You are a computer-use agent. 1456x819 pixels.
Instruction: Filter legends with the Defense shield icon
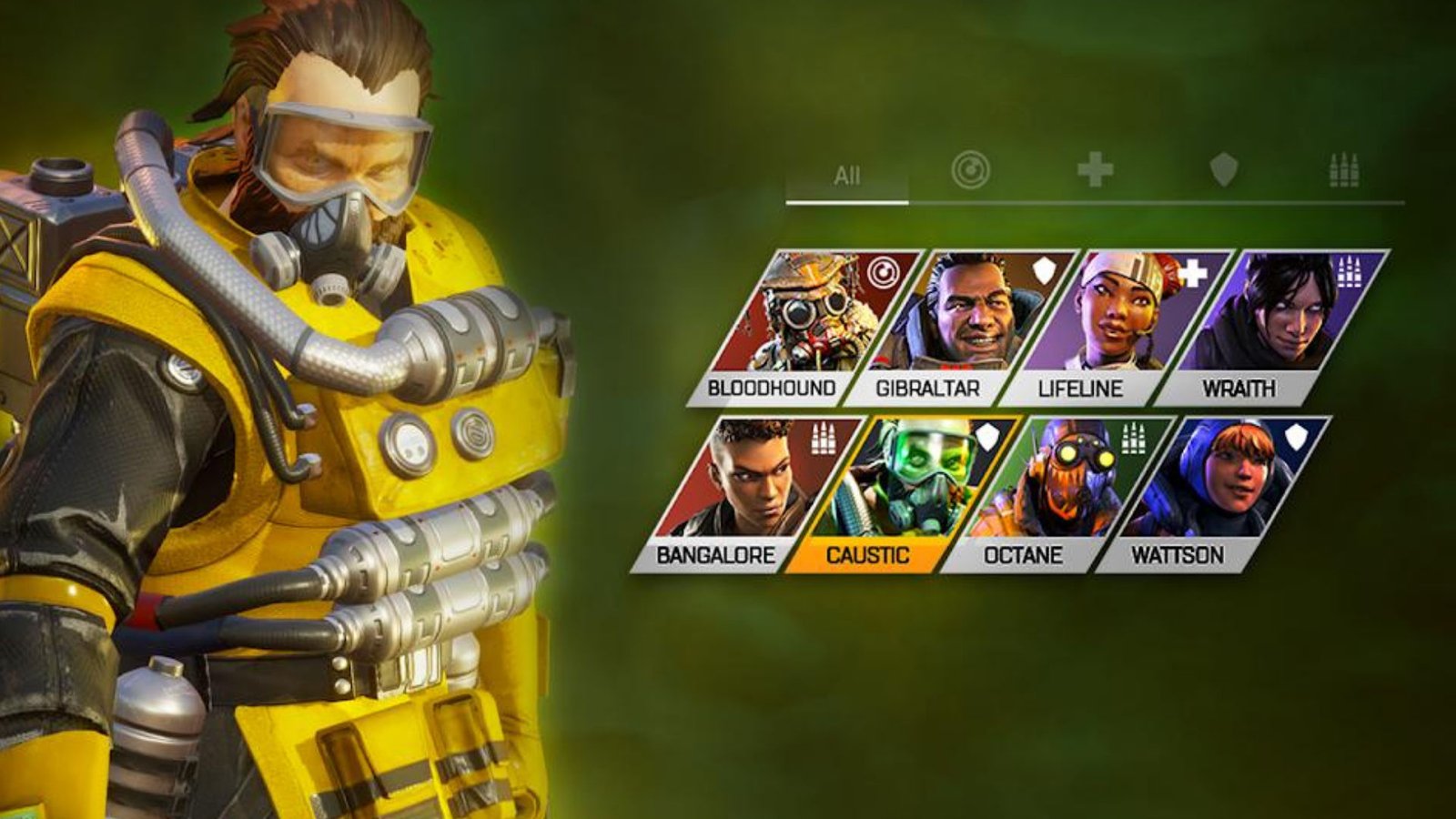(x=1225, y=169)
